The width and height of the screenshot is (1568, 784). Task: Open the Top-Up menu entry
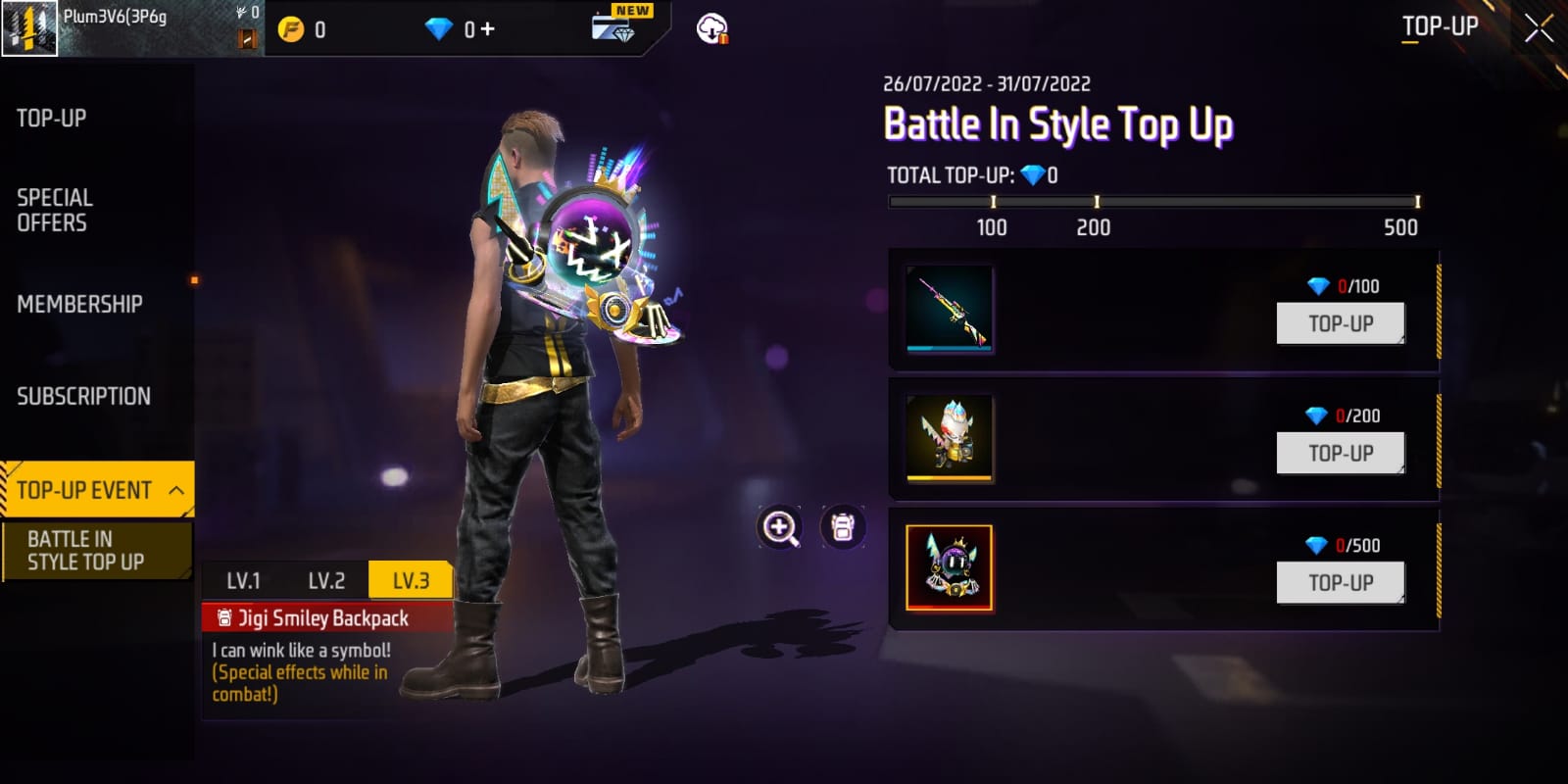52,119
